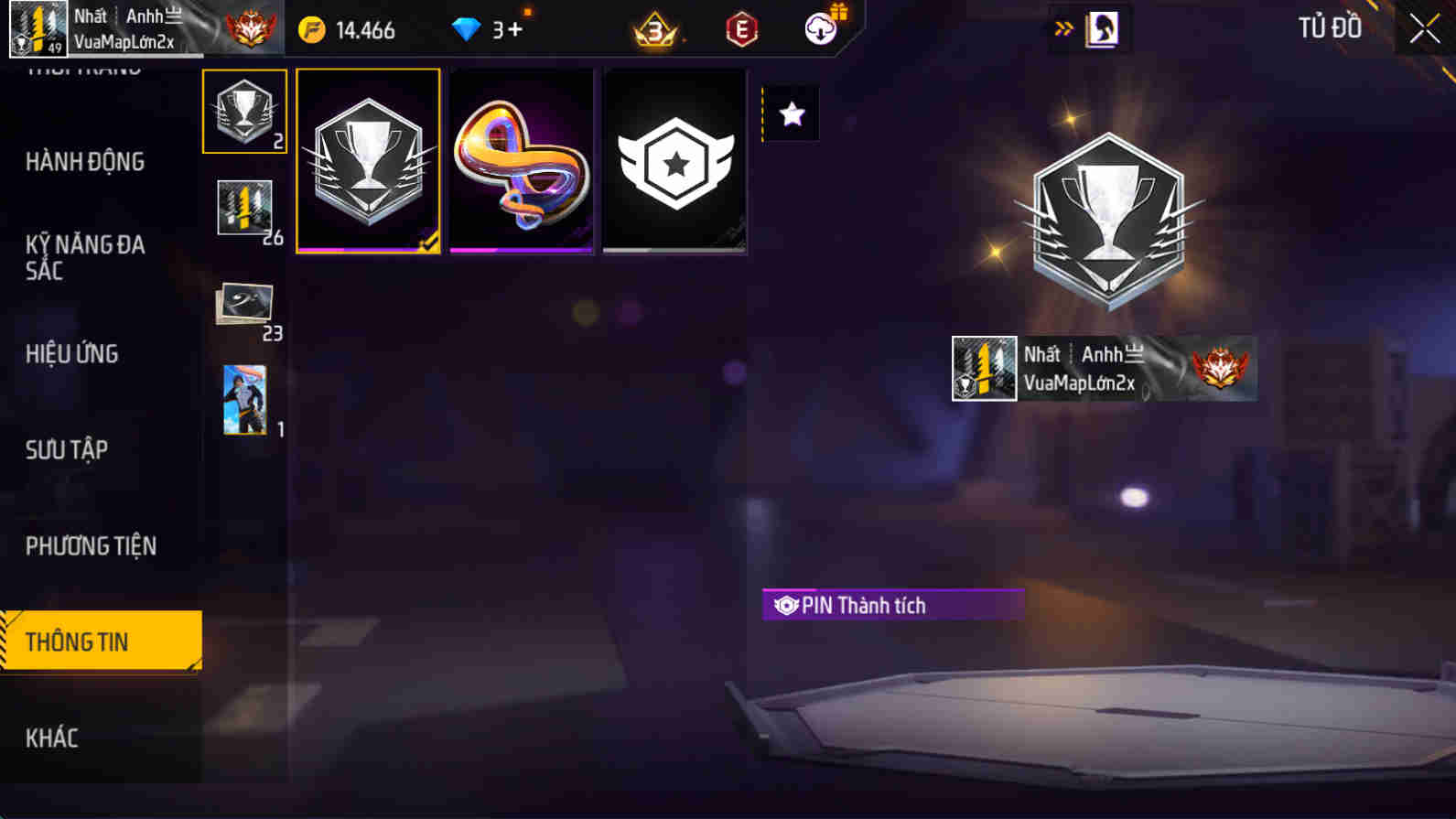
Task: Open the black winged star badge item
Action: pyautogui.click(x=674, y=161)
